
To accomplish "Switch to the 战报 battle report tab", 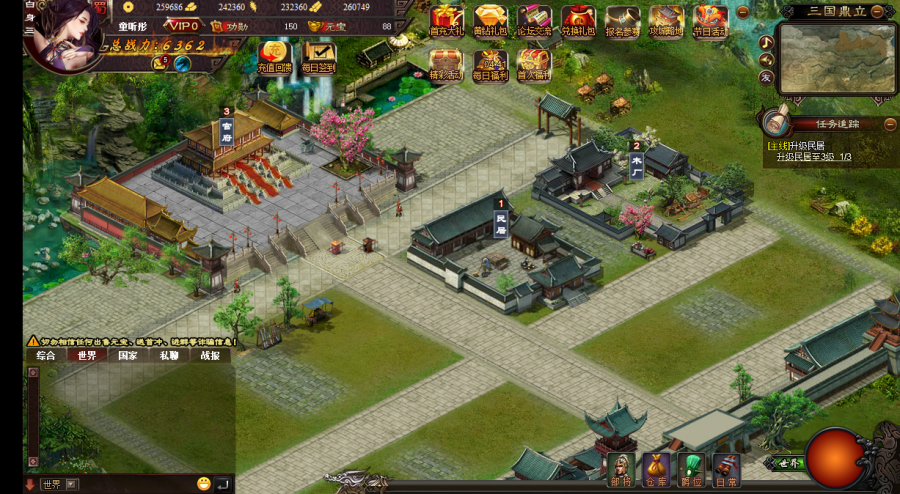I will pos(210,355).
